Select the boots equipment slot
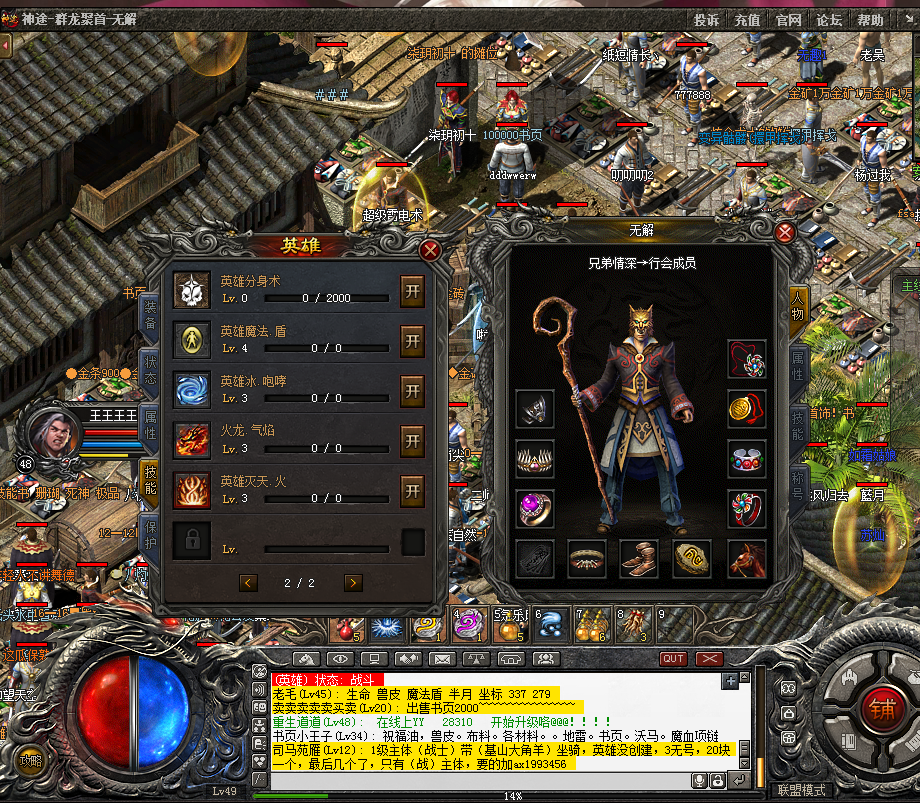 tap(639, 559)
